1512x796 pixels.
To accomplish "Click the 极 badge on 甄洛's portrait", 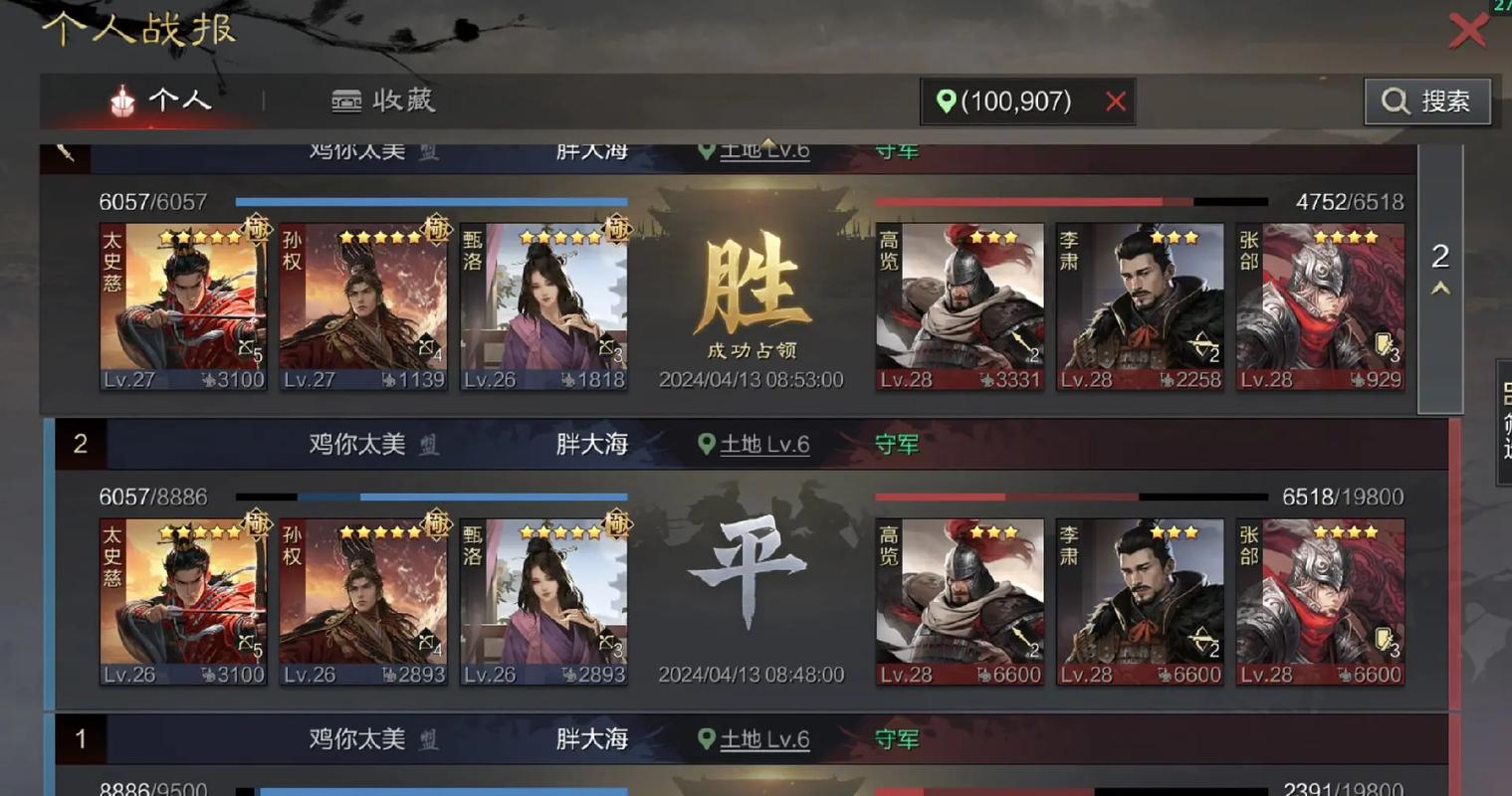I will [x=618, y=230].
